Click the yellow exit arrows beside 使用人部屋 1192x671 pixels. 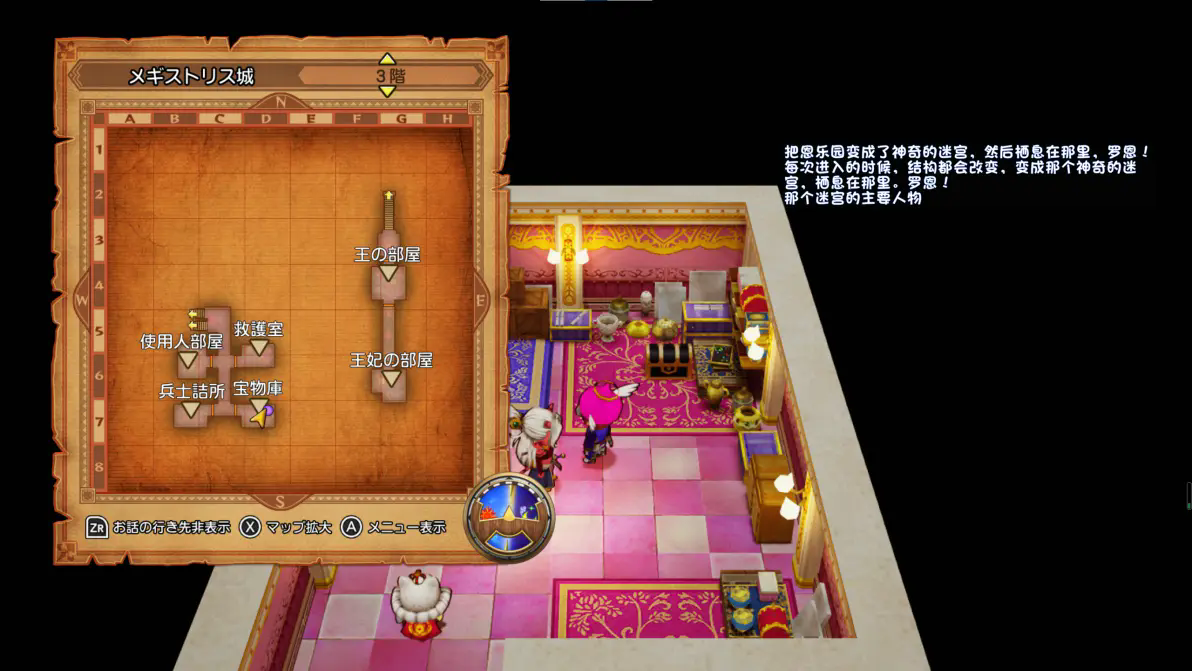(x=196, y=318)
